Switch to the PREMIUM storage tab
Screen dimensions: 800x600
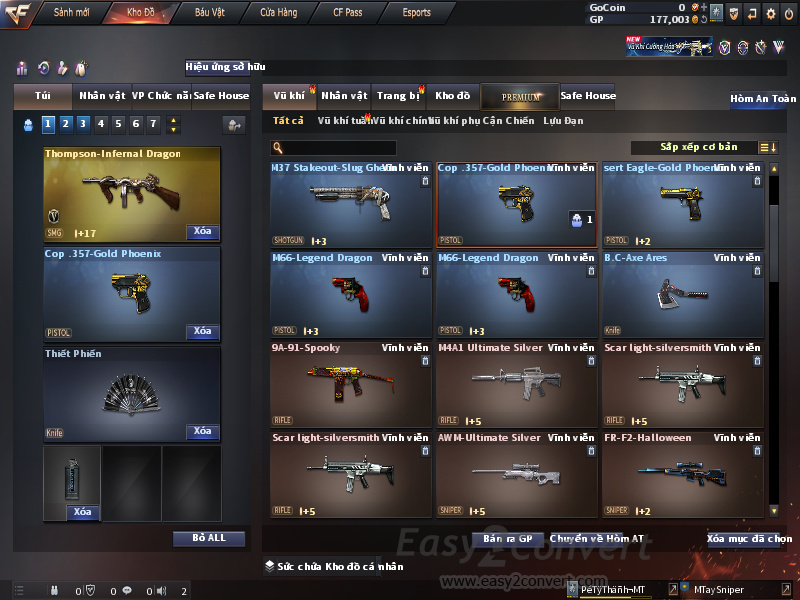pos(521,96)
